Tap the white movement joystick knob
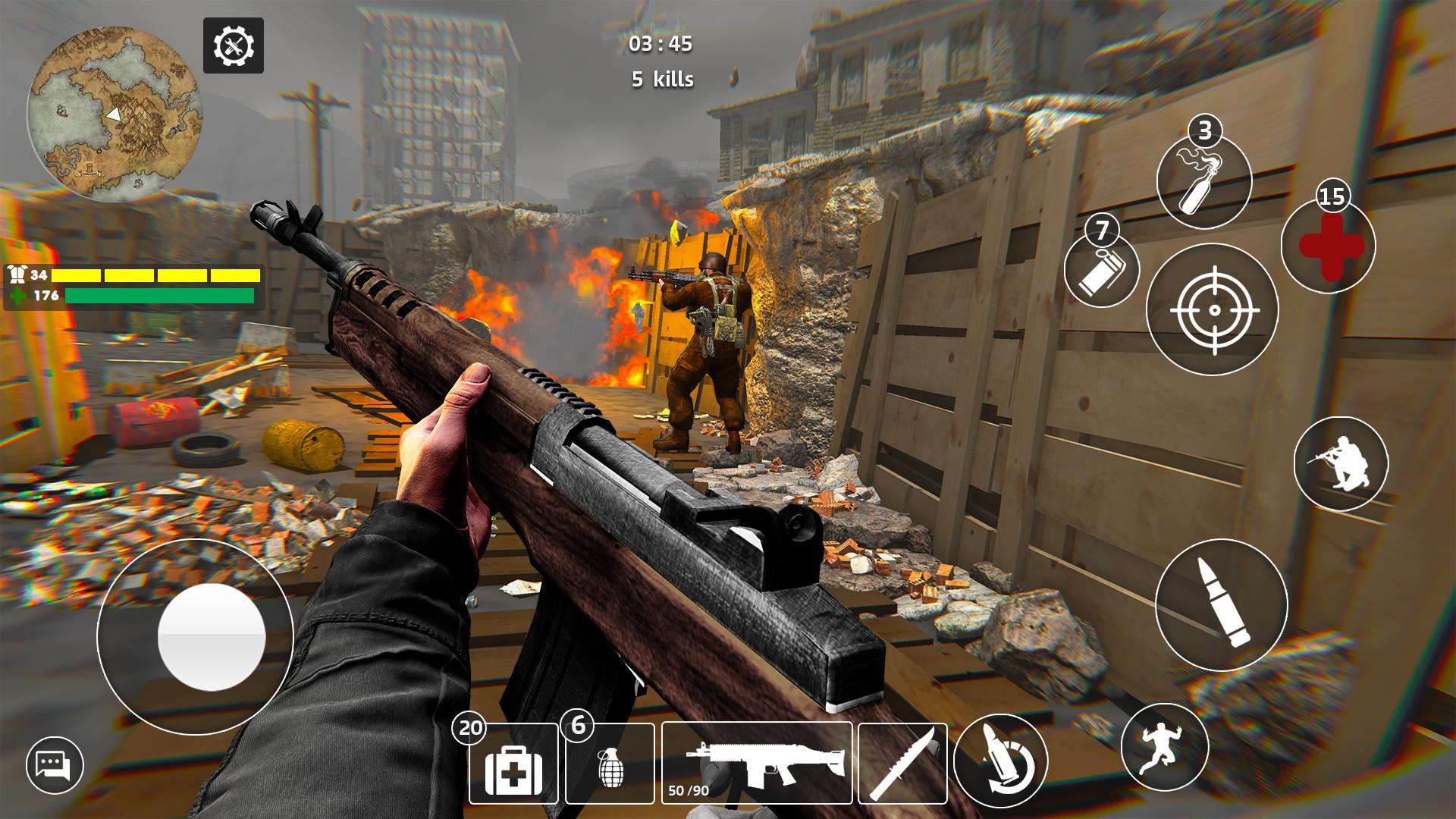Viewport: 1456px width, 819px height. pyautogui.click(x=211, y=637)
